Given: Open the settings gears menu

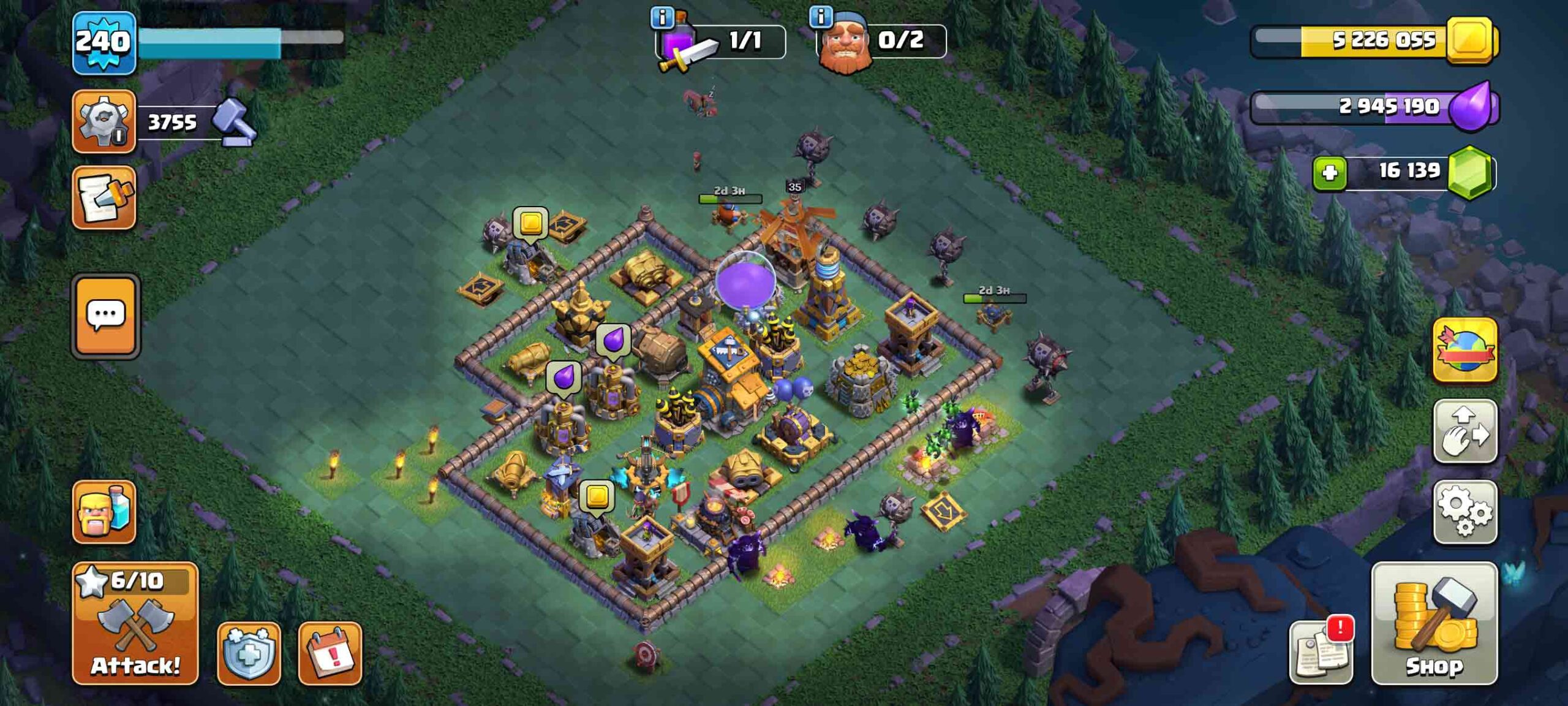Looking at the screenshot, I should tap(1464, 512).
